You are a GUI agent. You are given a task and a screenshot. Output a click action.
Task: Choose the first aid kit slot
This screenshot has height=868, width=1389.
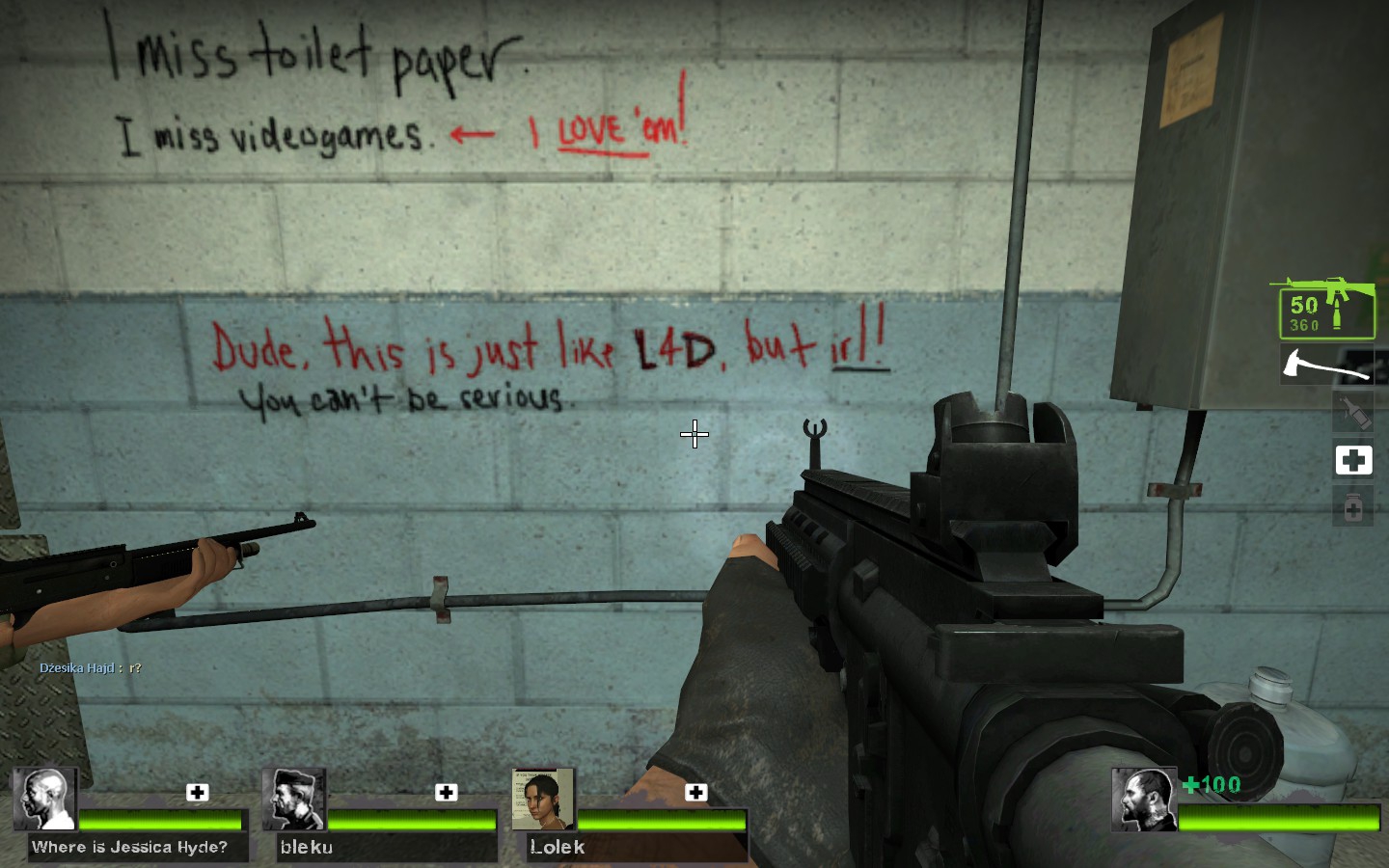[1353, 460]
